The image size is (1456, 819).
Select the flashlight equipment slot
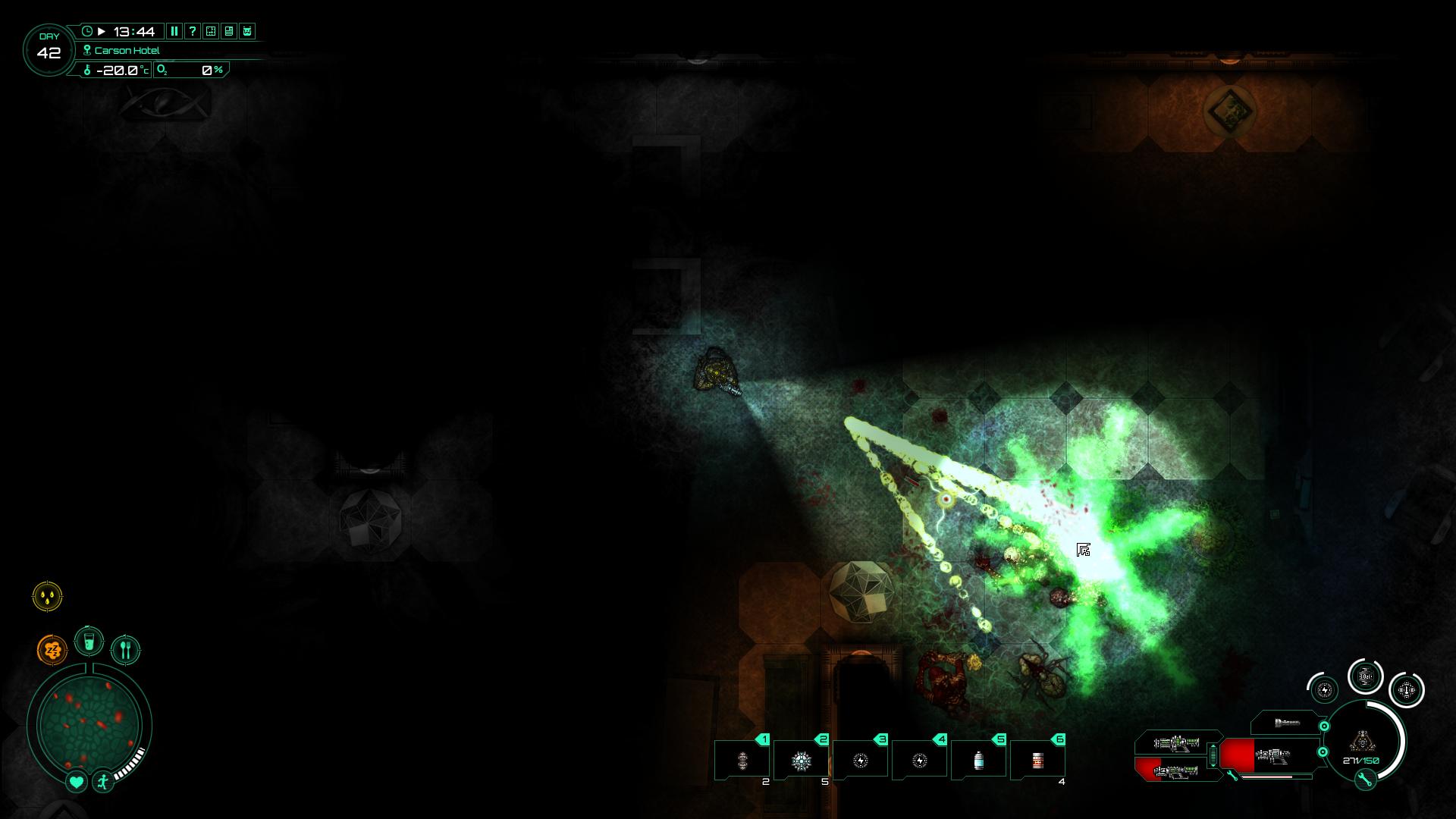coord(1289,723)
